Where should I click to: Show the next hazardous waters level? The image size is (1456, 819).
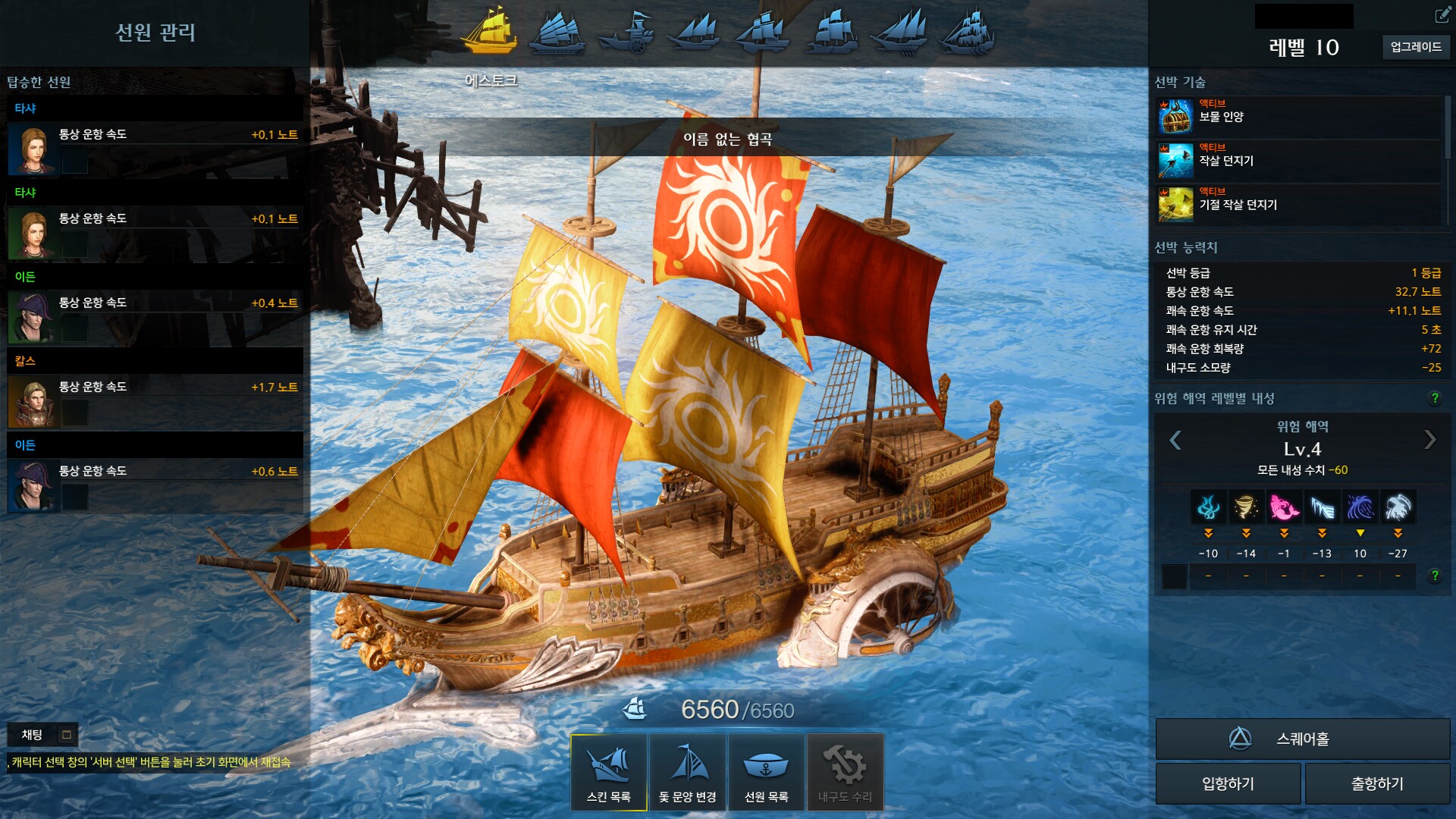[x=1429, y=440]
